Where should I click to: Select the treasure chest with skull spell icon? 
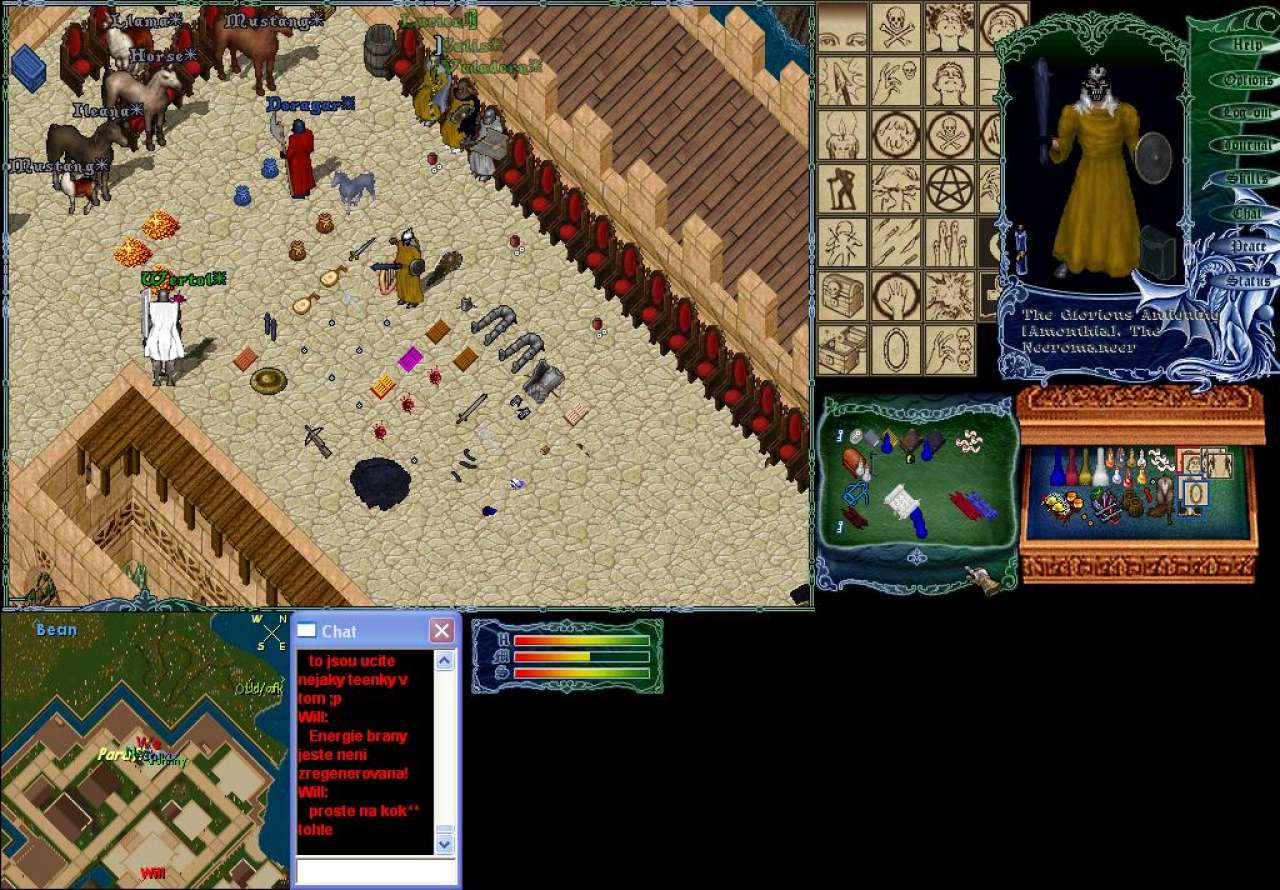tap(842, 295)
